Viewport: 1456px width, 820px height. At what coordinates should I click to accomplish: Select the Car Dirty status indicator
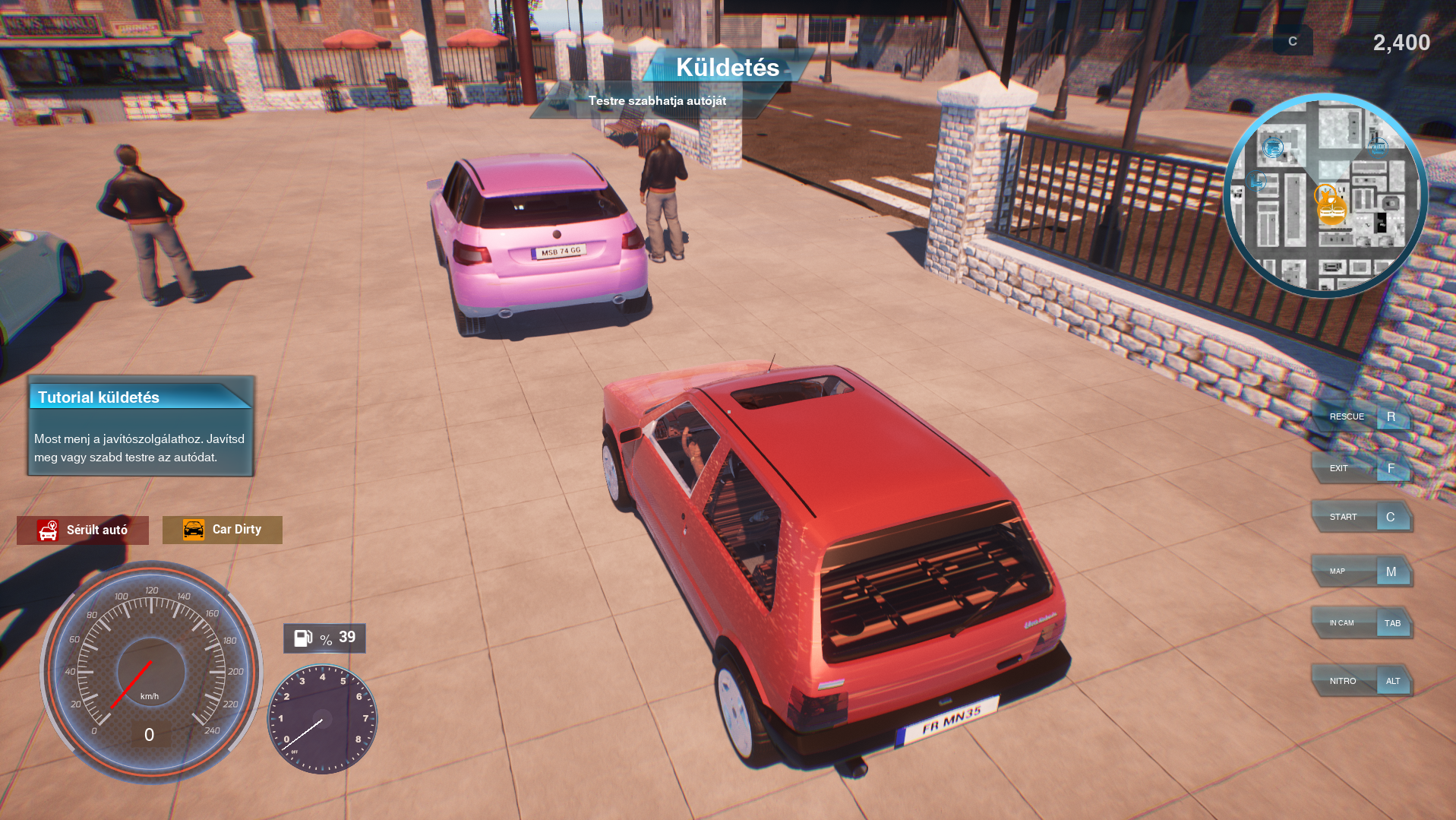[x=223, y=530]
